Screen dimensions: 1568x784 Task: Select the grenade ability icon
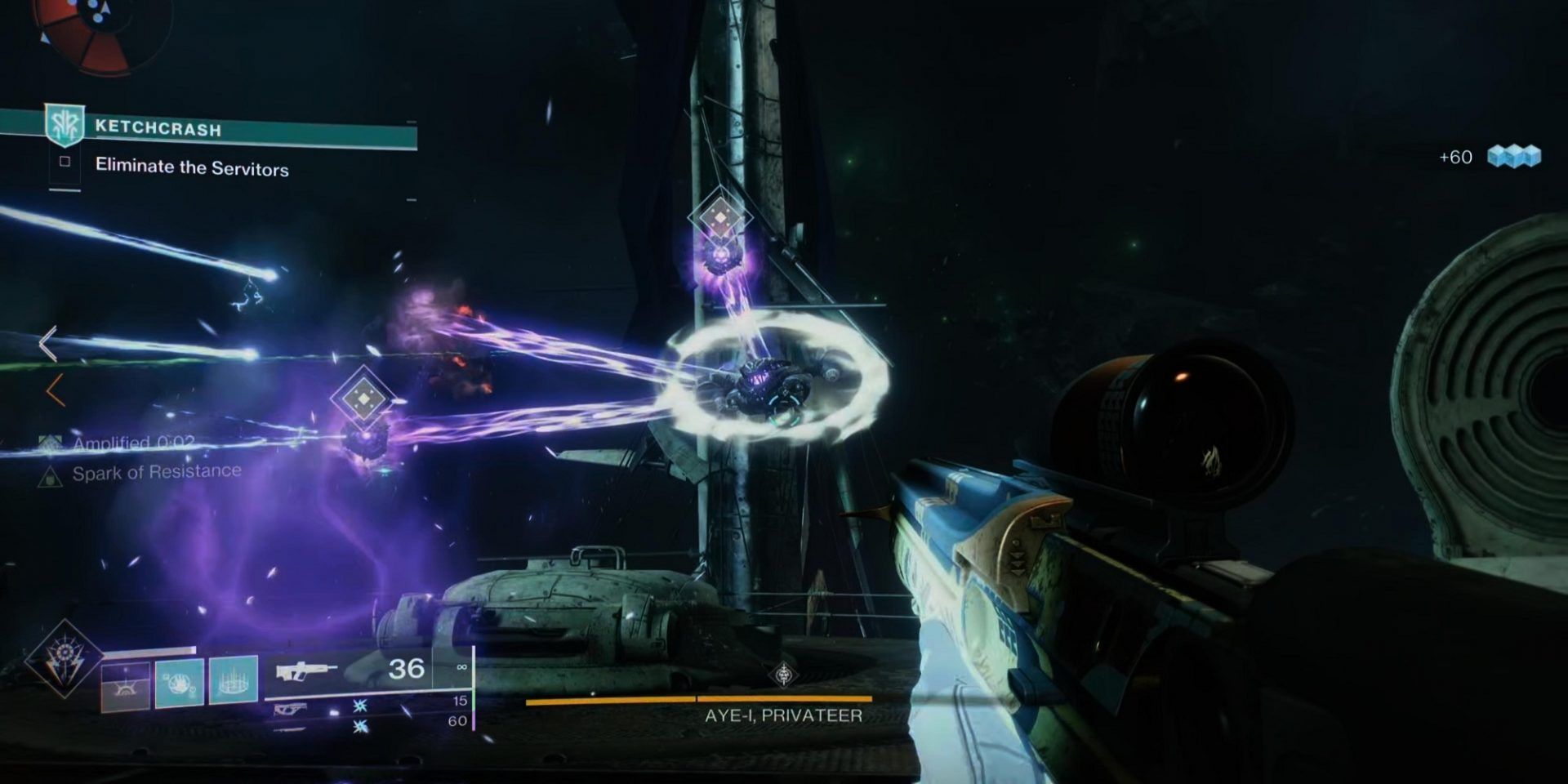(179, 679)
